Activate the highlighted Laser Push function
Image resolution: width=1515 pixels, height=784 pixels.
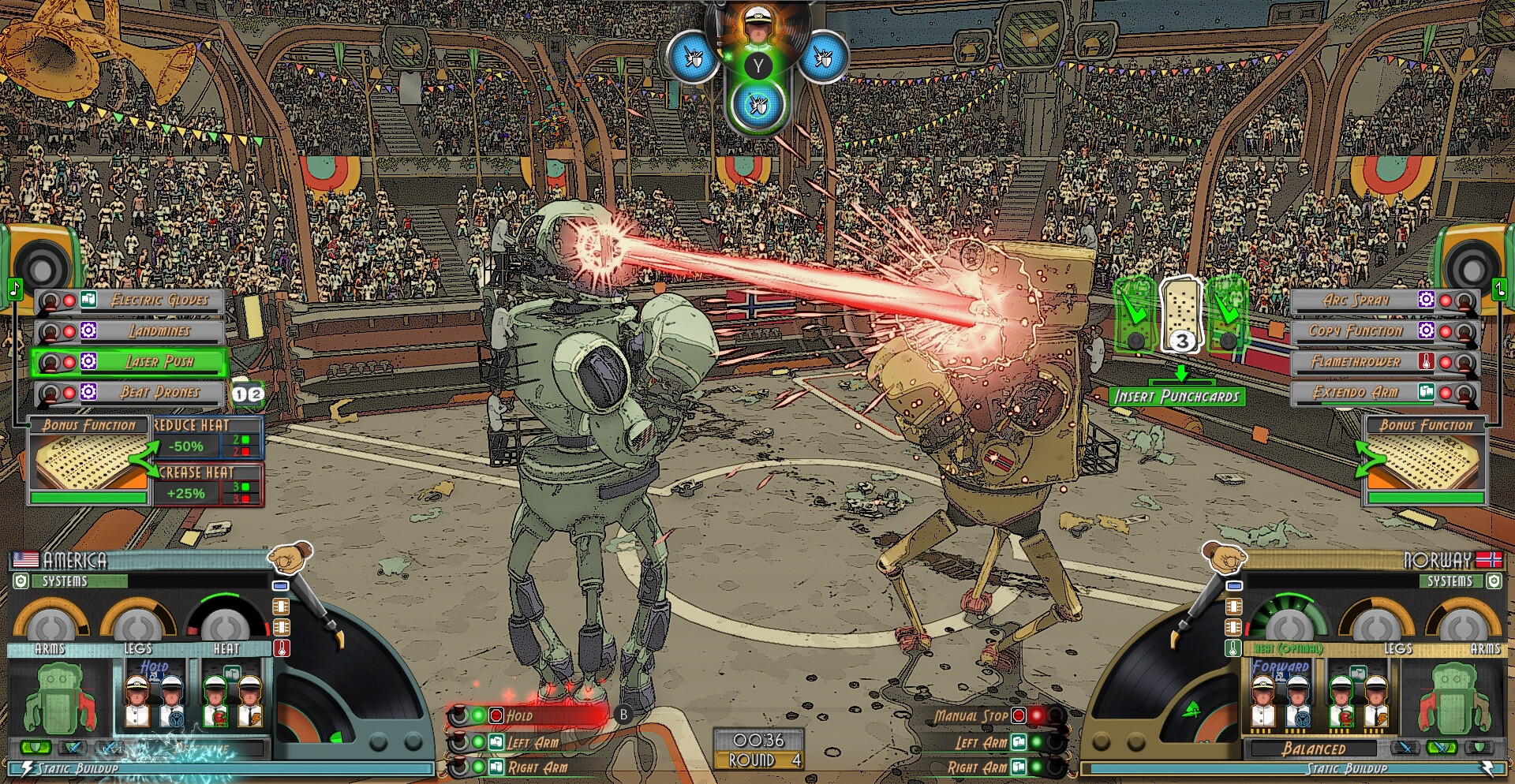[158, 362]
